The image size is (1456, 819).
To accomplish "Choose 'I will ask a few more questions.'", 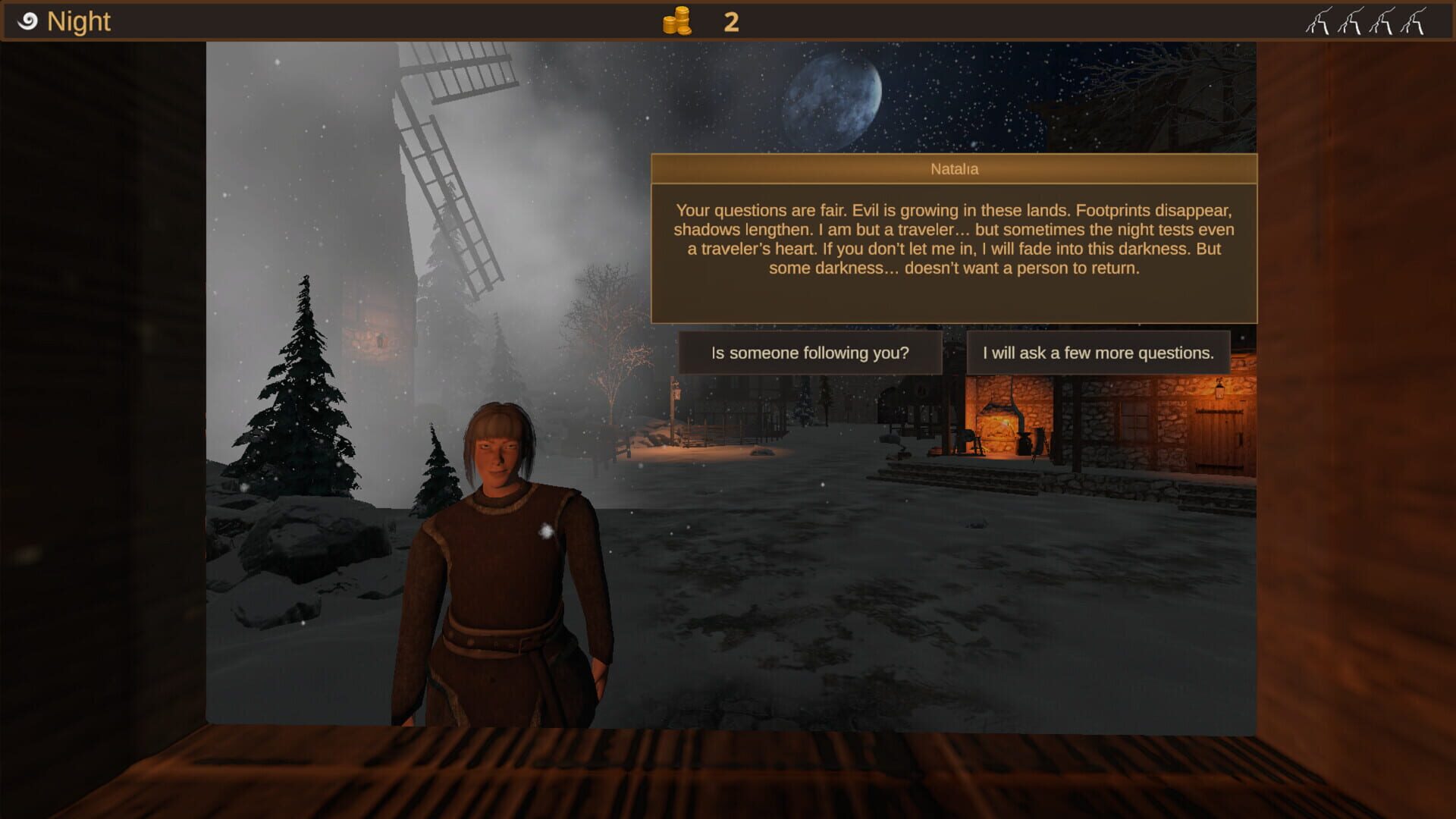I will coord(1099,352).
